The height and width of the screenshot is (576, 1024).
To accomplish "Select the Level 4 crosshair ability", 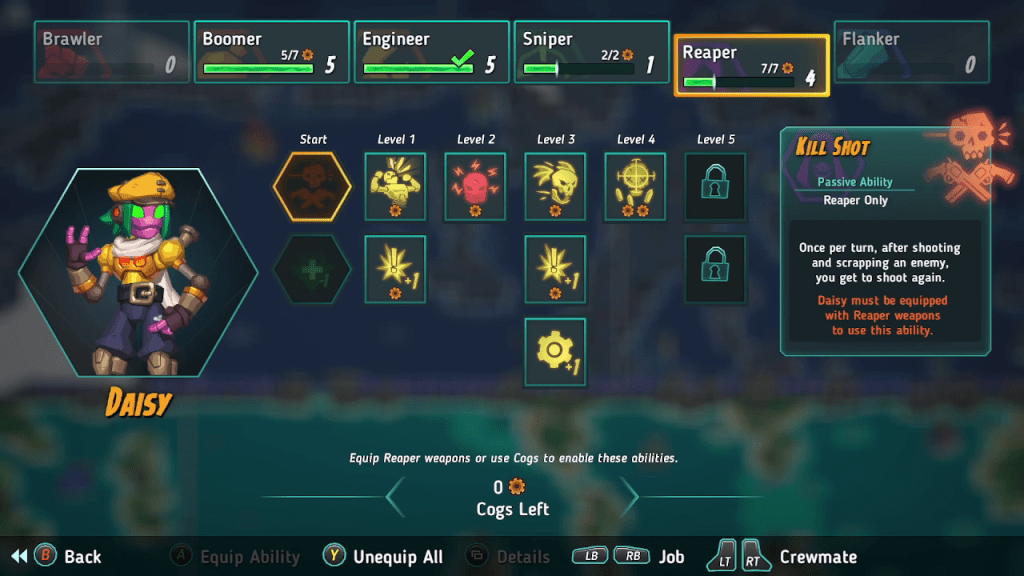I will pyautogui.click(x=635, y=186).
